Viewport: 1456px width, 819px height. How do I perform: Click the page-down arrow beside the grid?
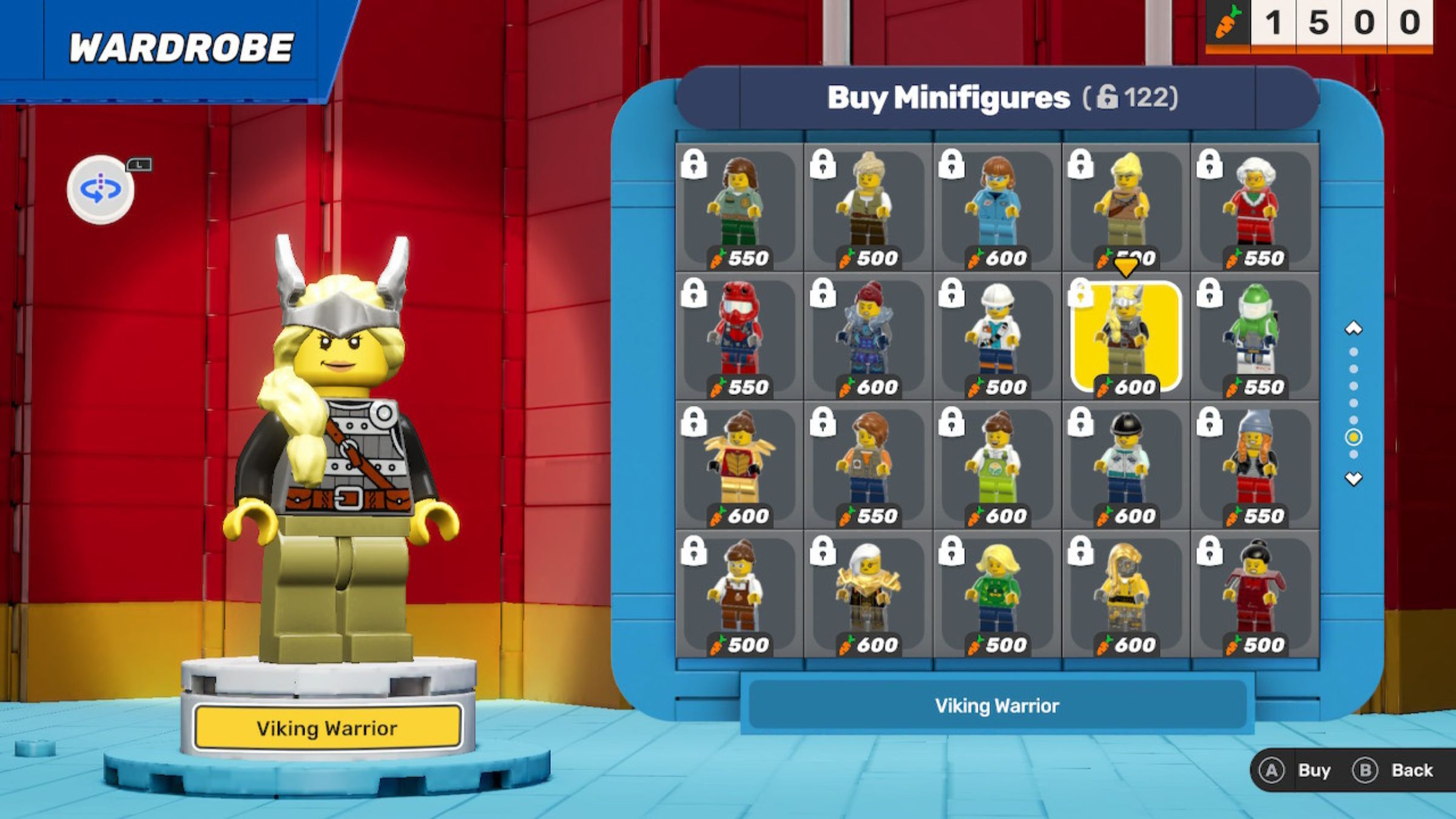tap(1353, 479)
